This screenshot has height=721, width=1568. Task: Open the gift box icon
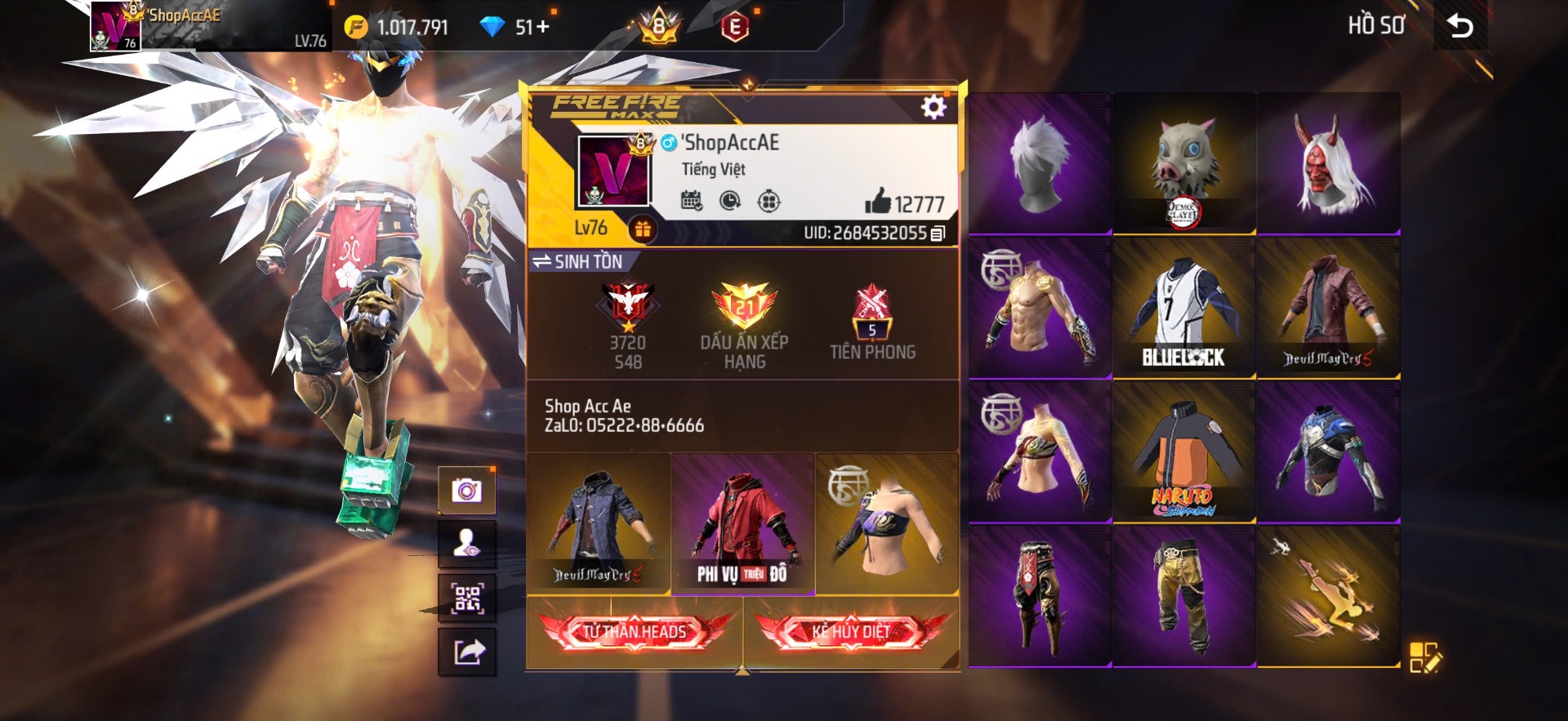click(x=643, y=229)
